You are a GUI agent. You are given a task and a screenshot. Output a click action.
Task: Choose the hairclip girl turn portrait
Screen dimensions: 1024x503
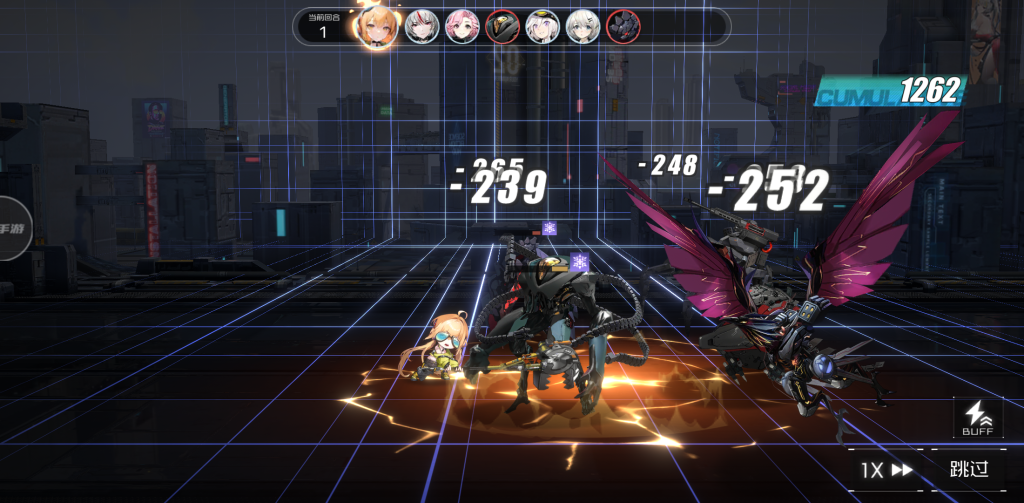583,26
